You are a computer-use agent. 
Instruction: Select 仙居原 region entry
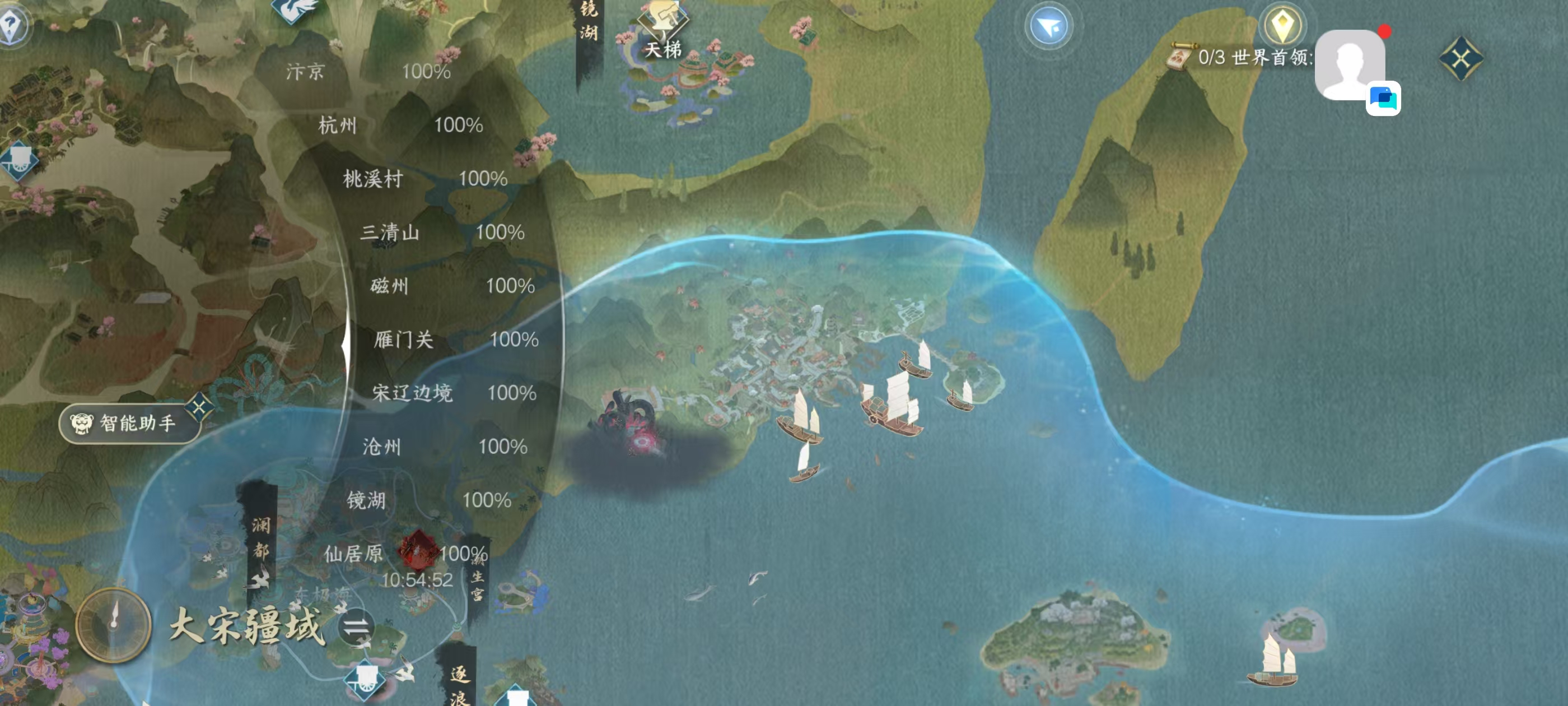(x=353, y=554)
